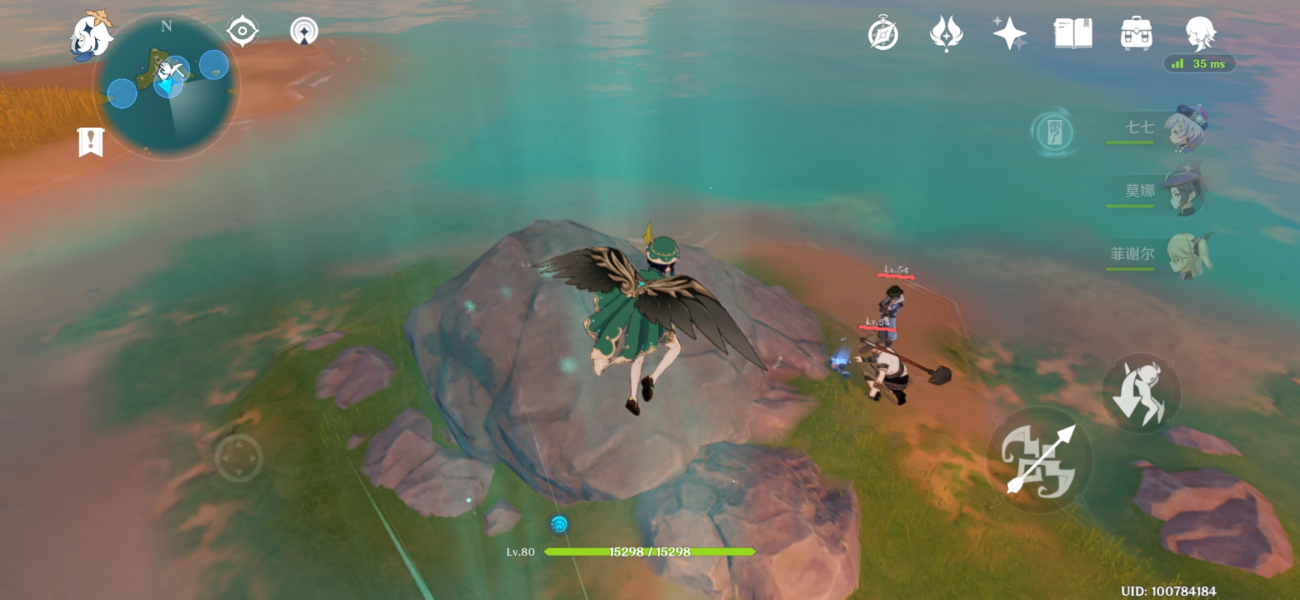Screen dimensions: 1300x600
Task: Open the map via the minimap
Action: (x=166, y=85)
